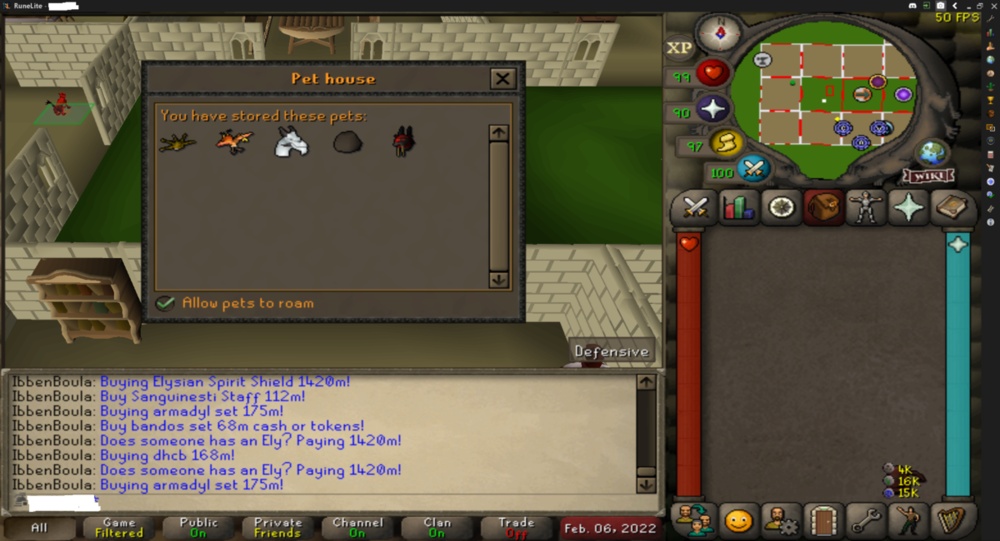Use the special attack orb
Screen dimensions: 1000x541
pyautogui.click(x=752, y=168)
